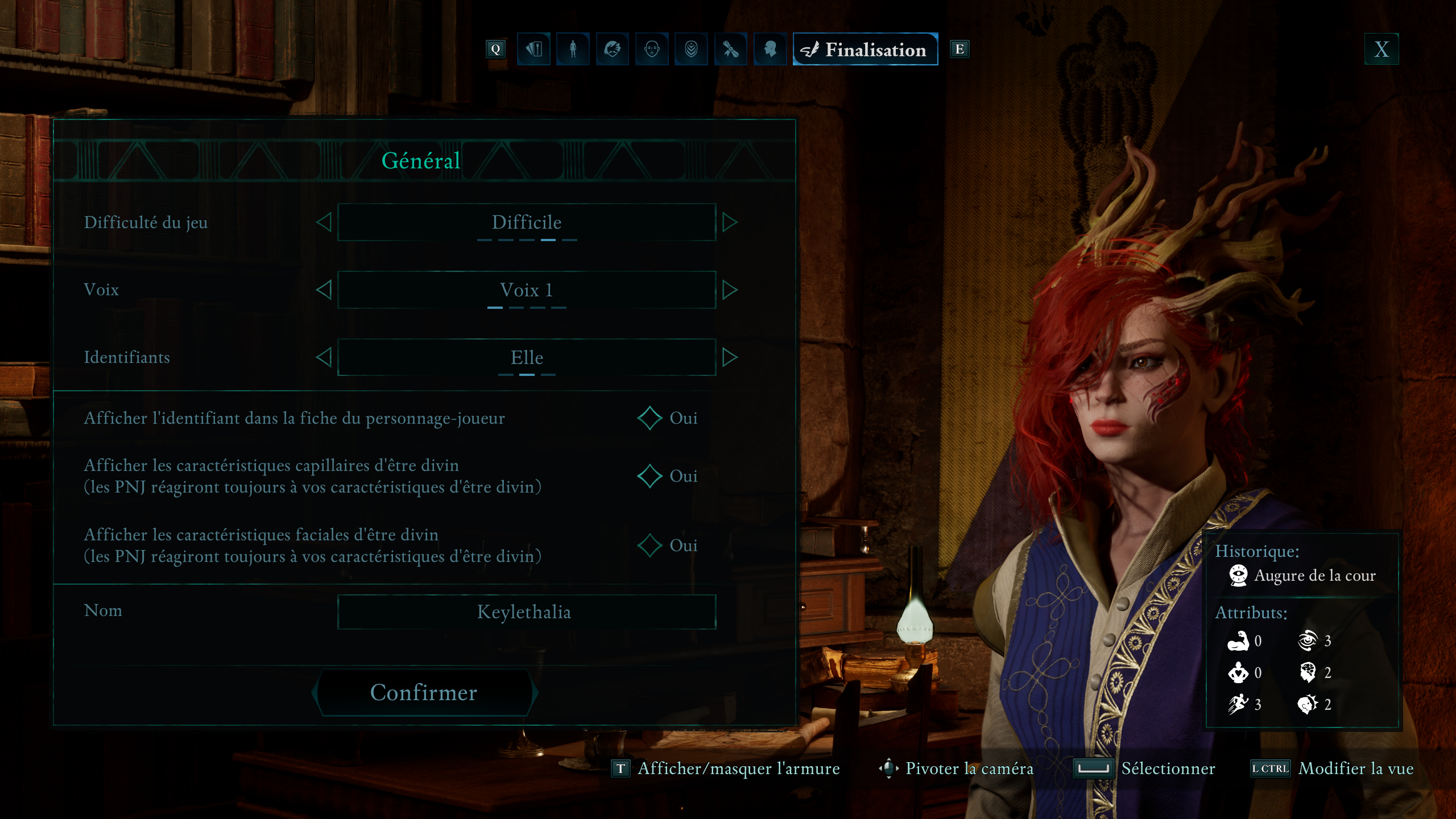The image size is (1456, 819).
Task: Lower game difficulty with left arrow
Action: click(x=324, y=222)
